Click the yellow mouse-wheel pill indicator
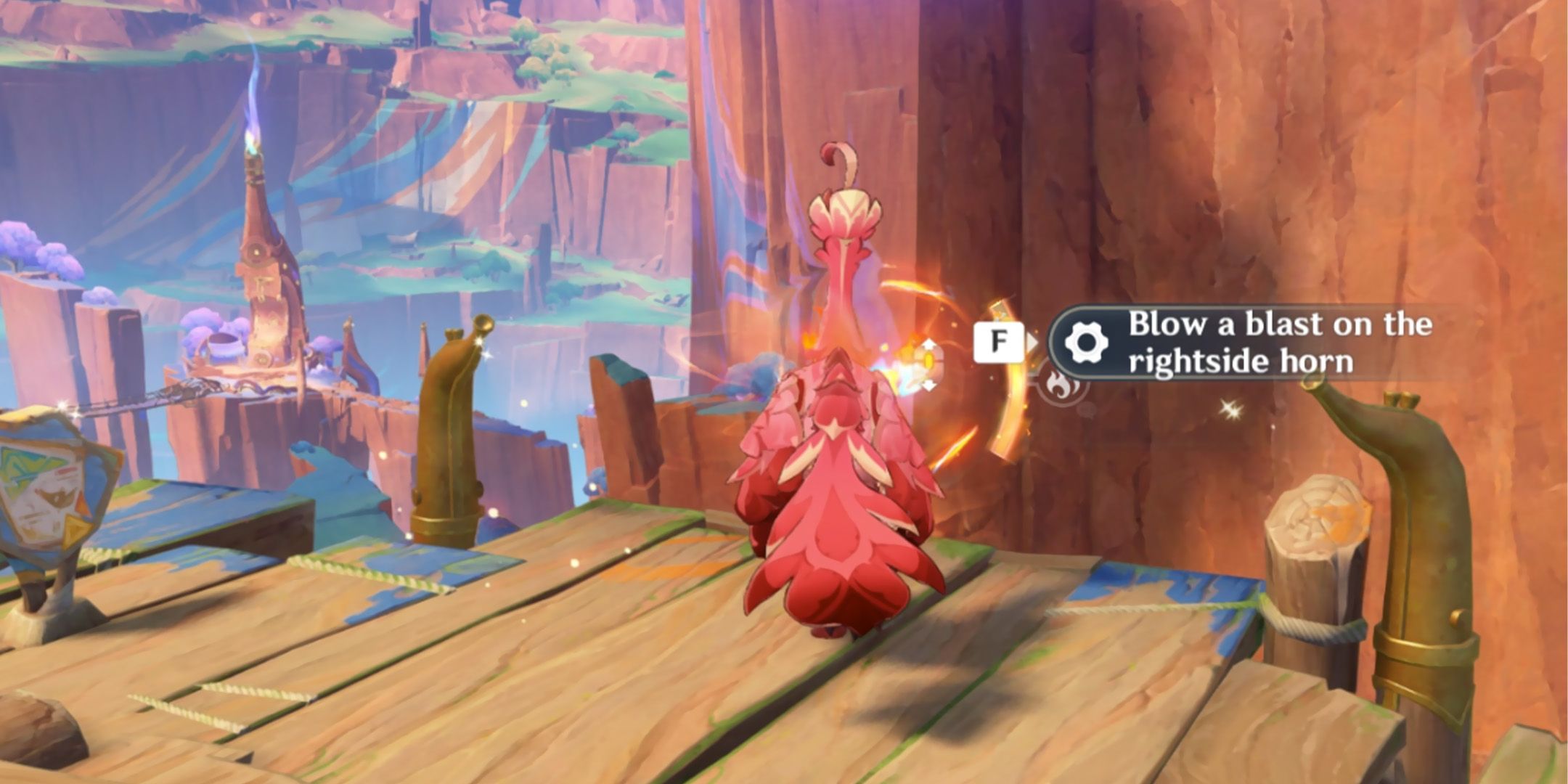Screen dimensions: 1568x784 pyautogui.click(x=928, y=360)
